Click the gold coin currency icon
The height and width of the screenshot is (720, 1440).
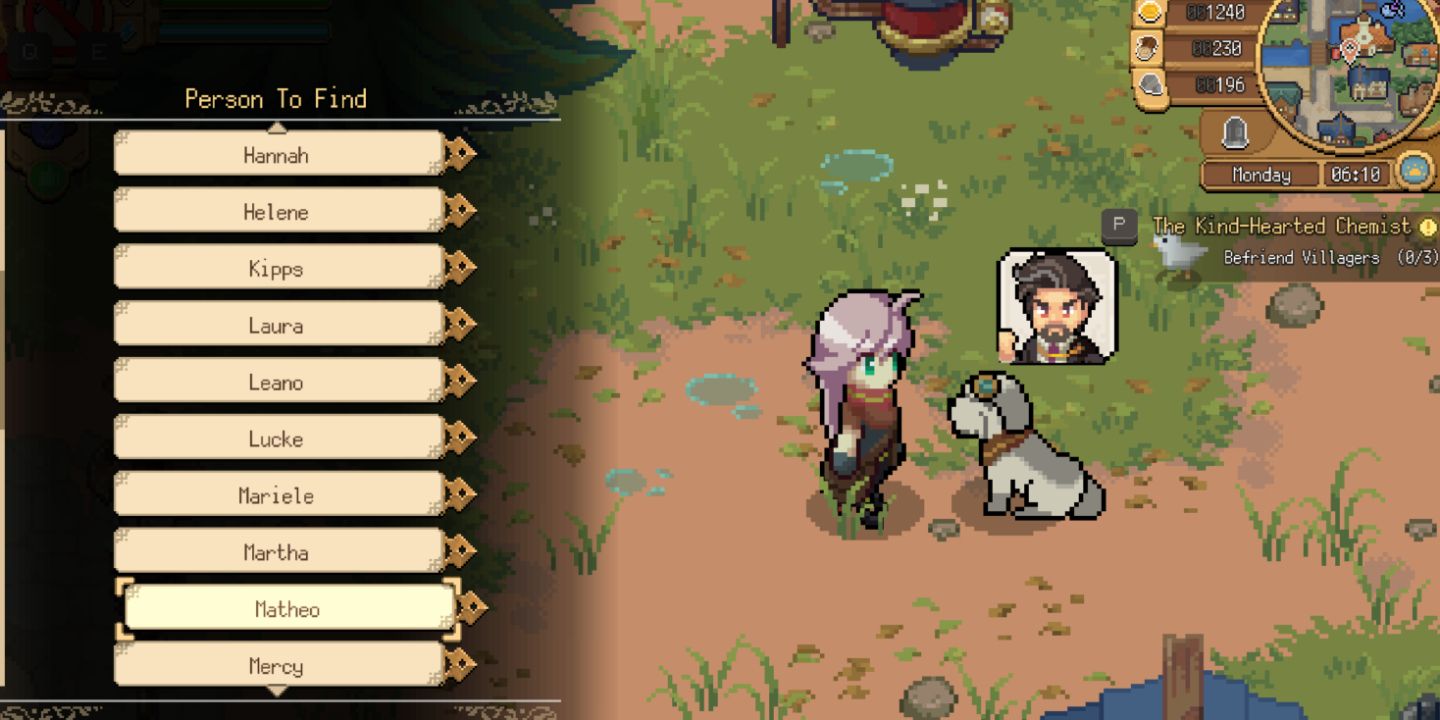(x=1148, y=13)
